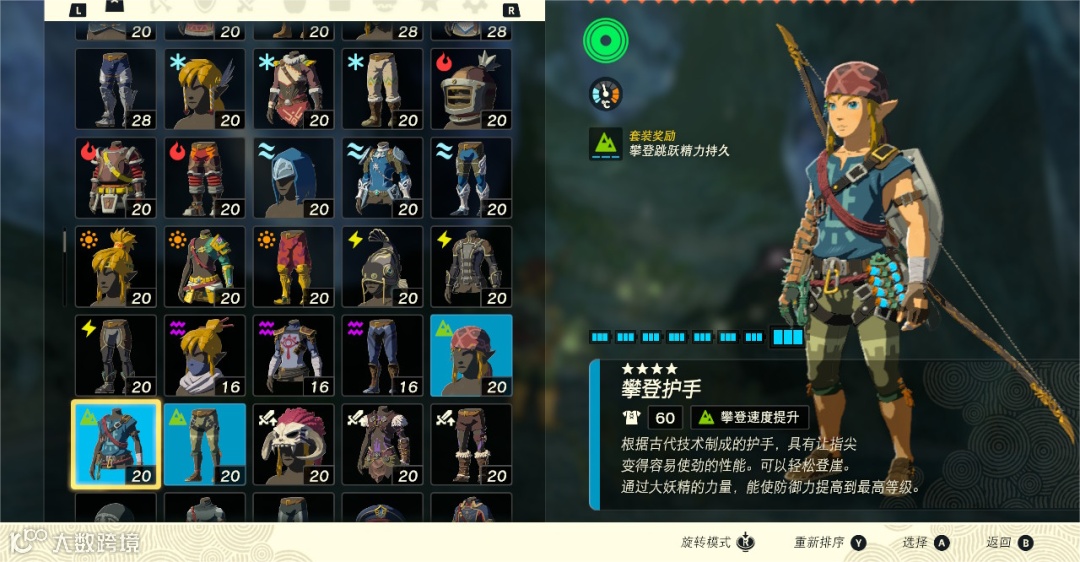Choose the Snowquill trousers slot
This screenshot has height=562, width=1080.
tap(382, 89)
